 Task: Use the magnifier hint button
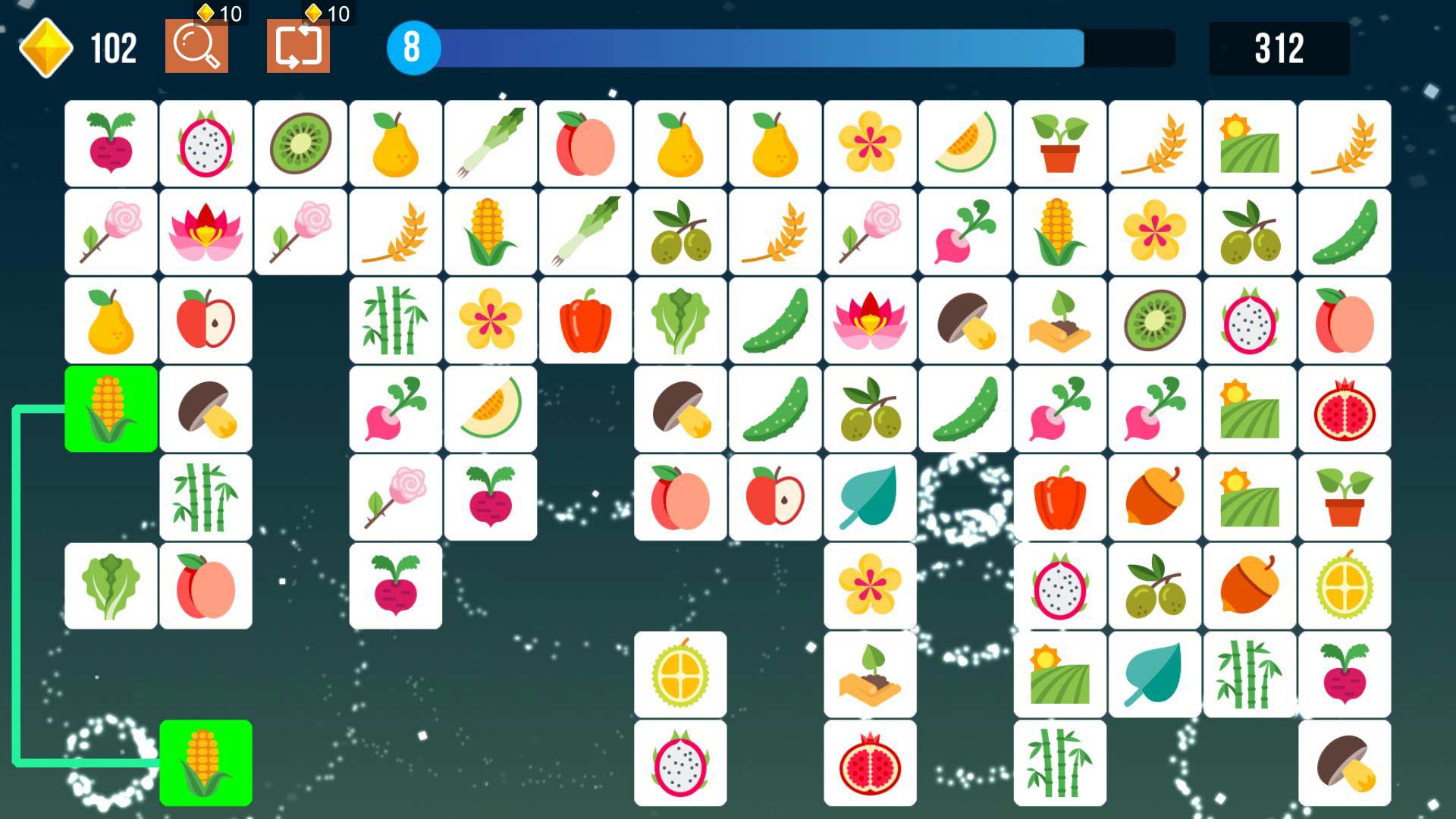[196, 47]
